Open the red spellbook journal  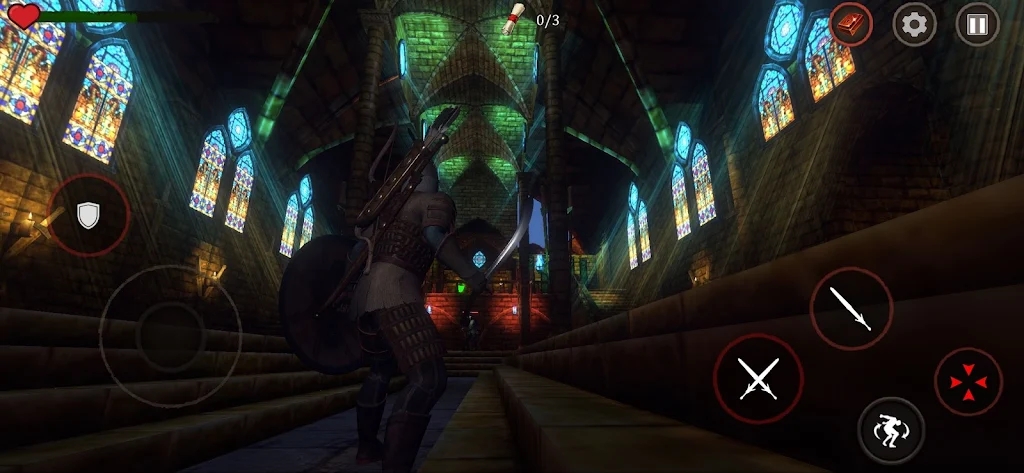click(851, 24)
